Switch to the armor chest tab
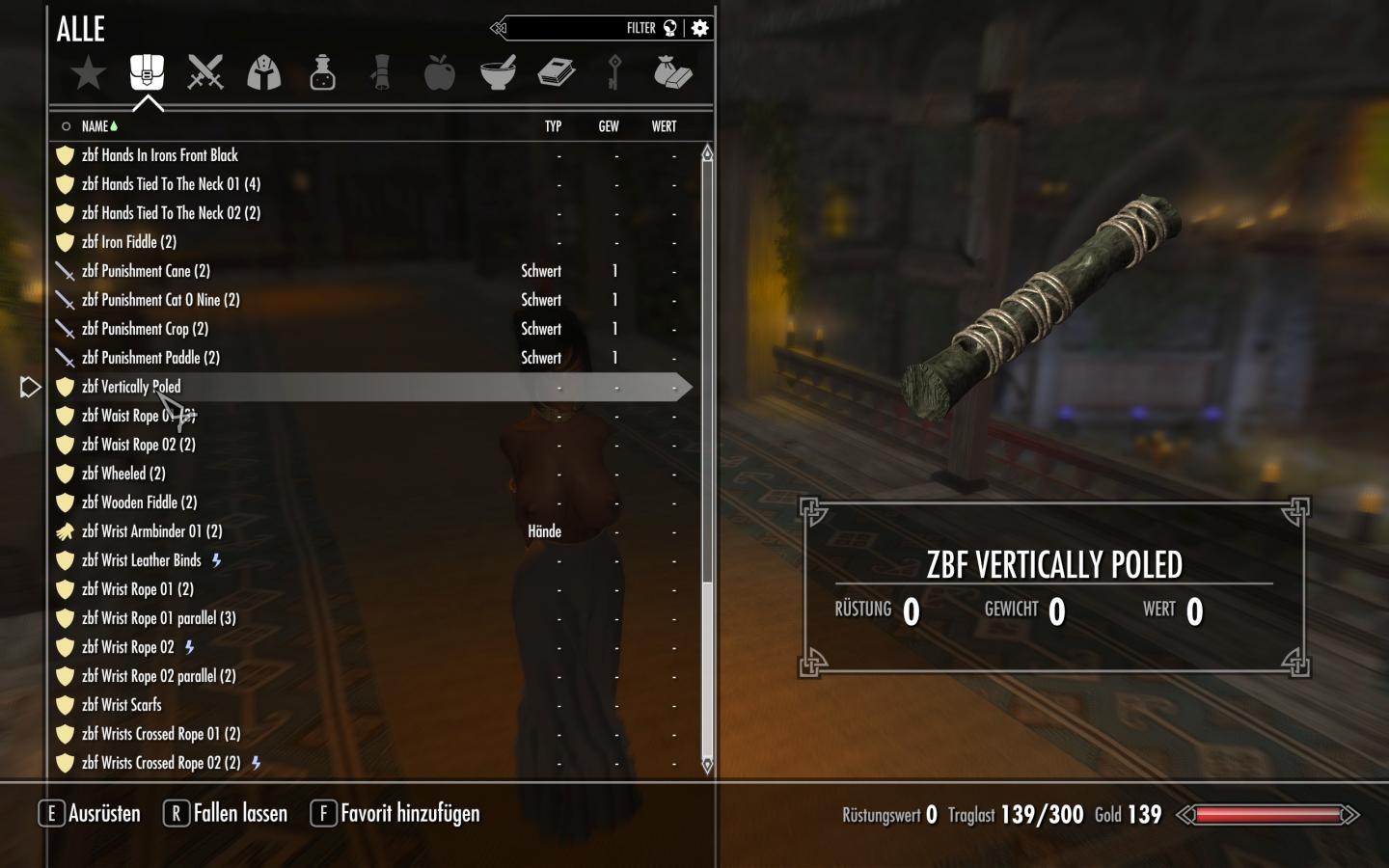1389x868 pixels. (146, 71)
